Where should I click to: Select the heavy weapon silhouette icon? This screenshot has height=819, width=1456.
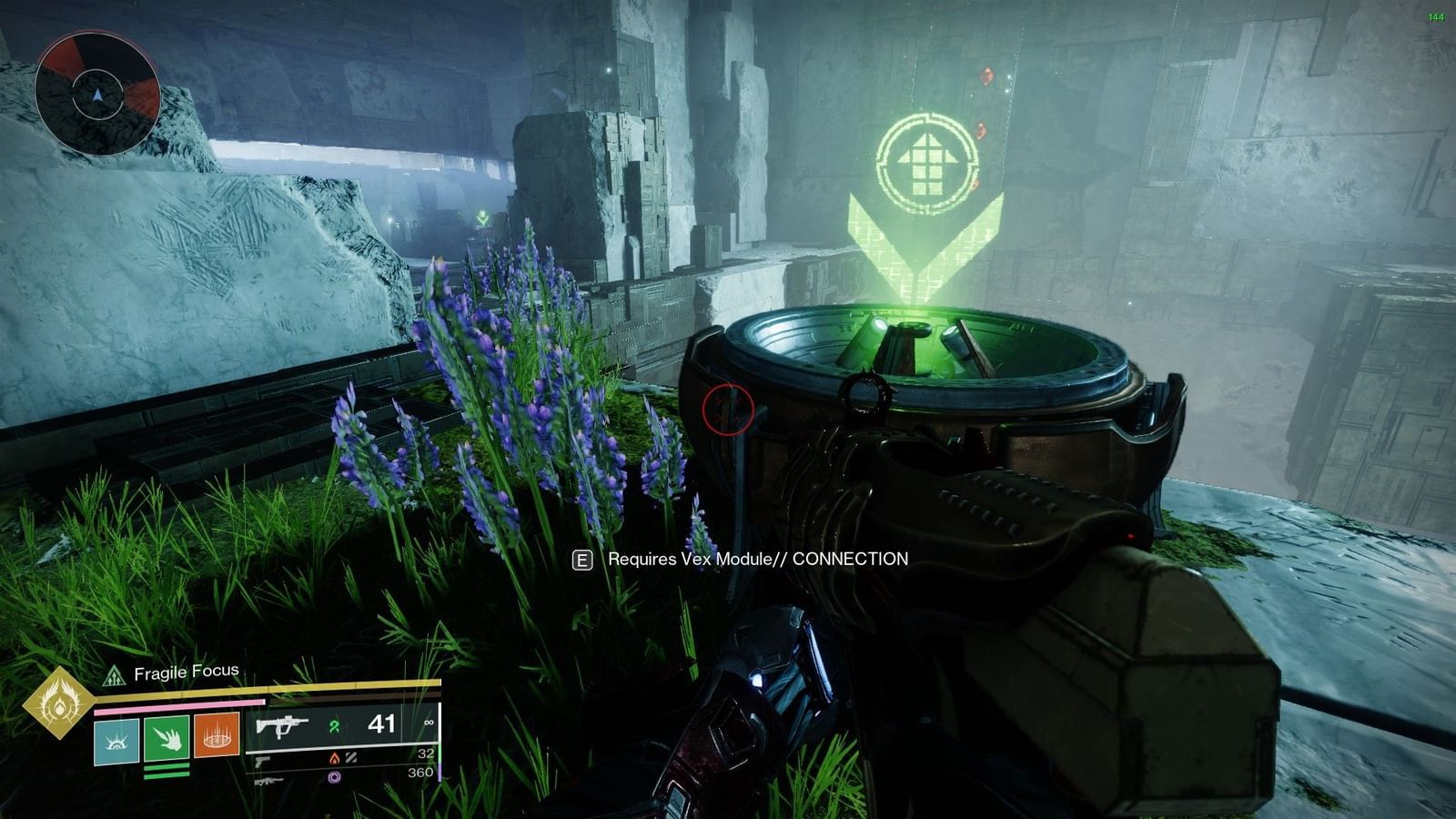tap(269, 780)
